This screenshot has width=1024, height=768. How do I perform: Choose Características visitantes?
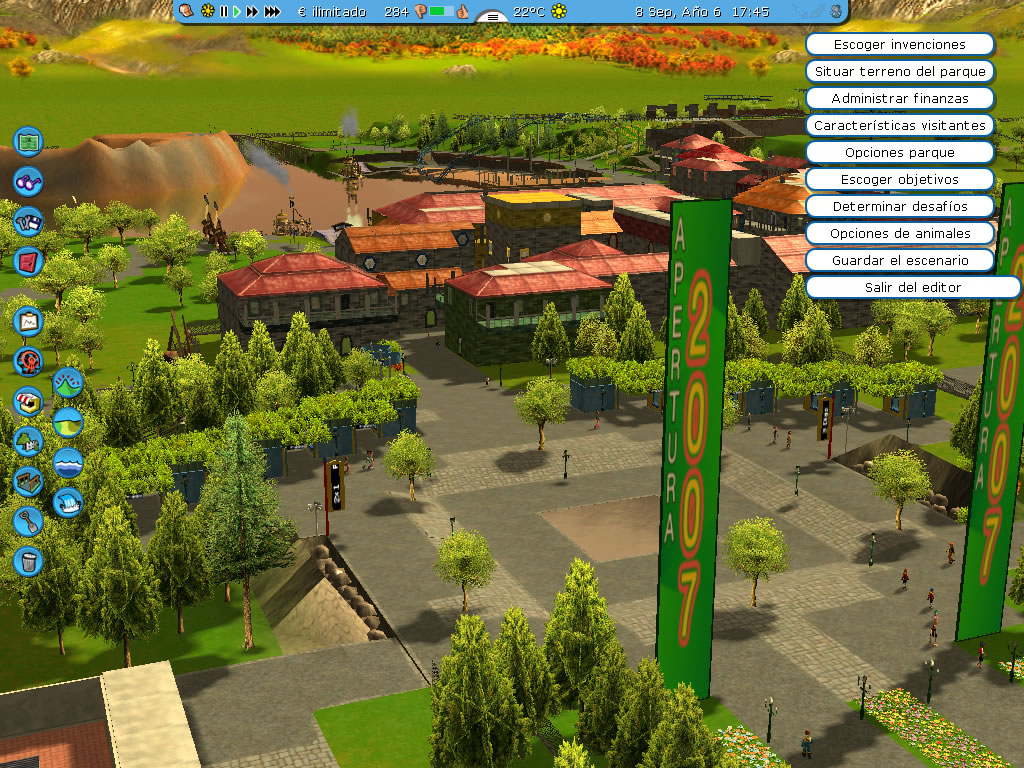pyautogui.click(x=899, y=126)
